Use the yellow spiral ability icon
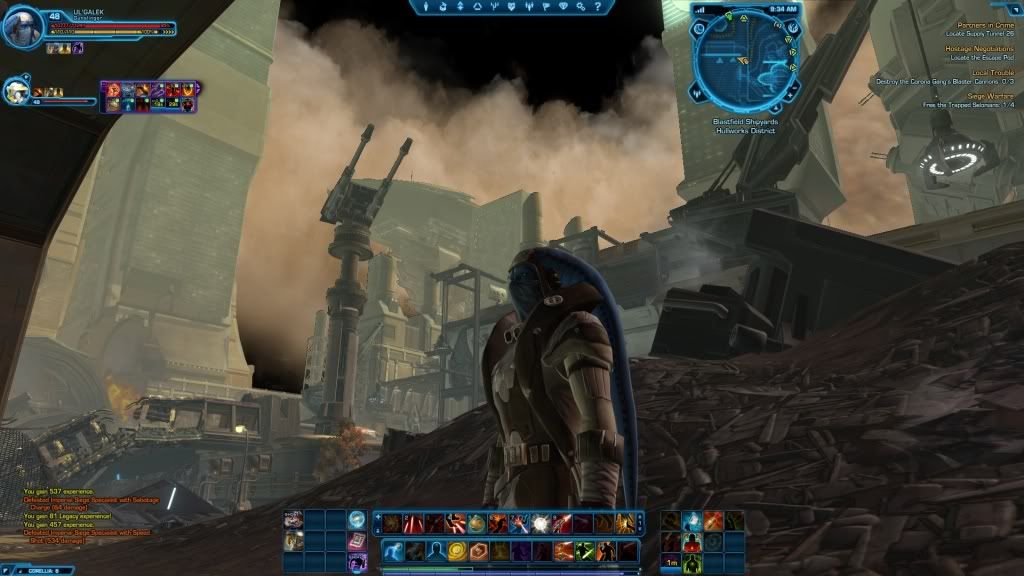1024x576 pixels. 456,551
